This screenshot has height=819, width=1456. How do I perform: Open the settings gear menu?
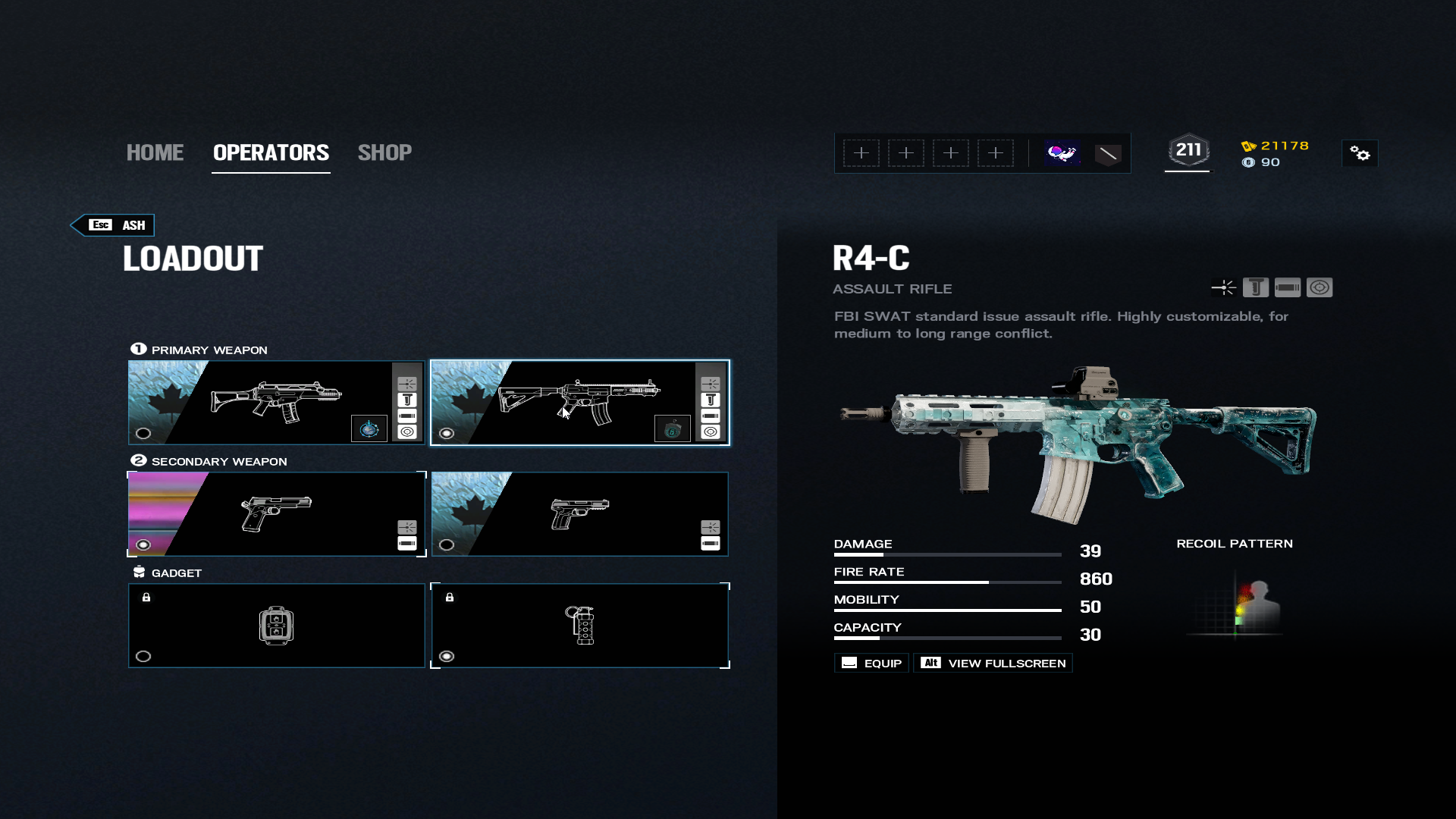(x=1360, y=154)
